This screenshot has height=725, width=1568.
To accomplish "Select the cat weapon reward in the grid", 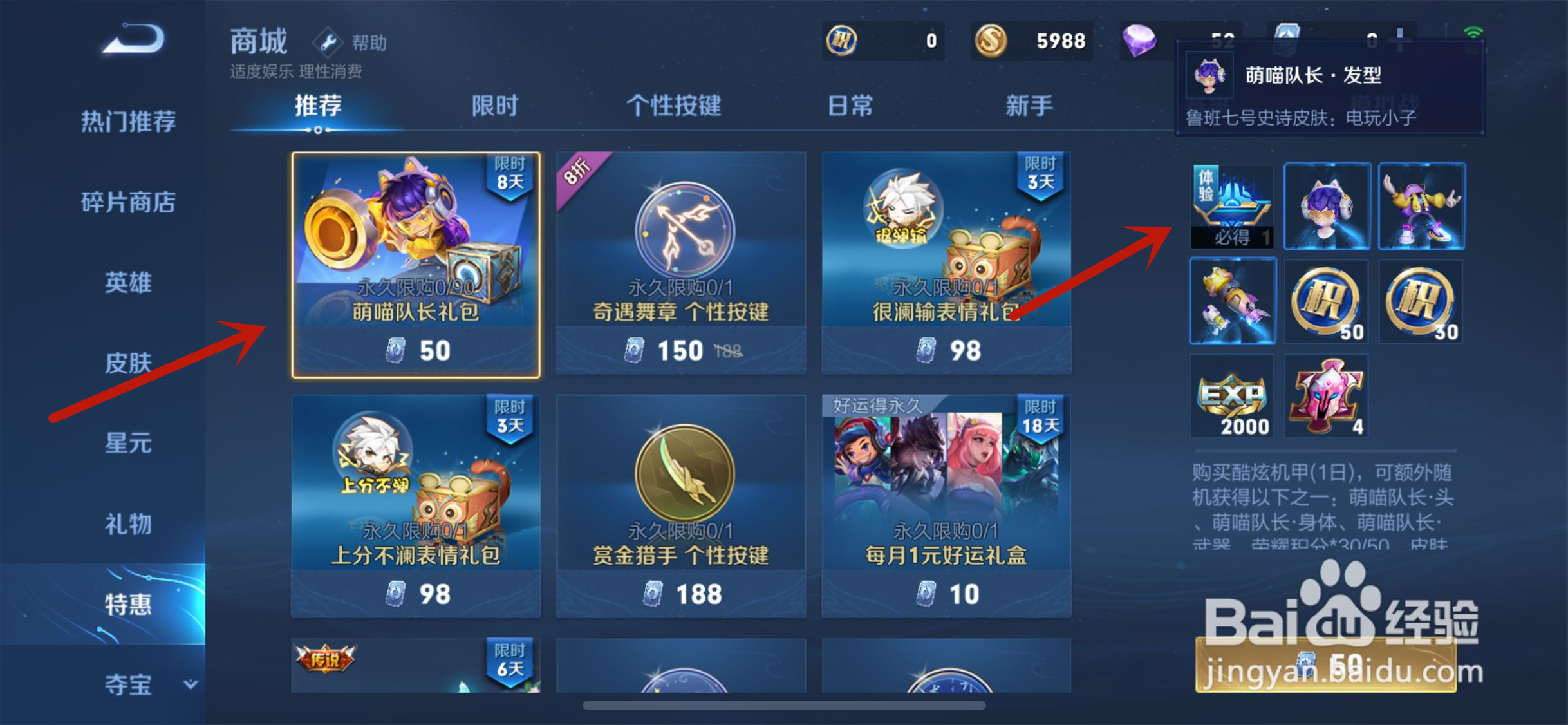I will [1232, 301].
